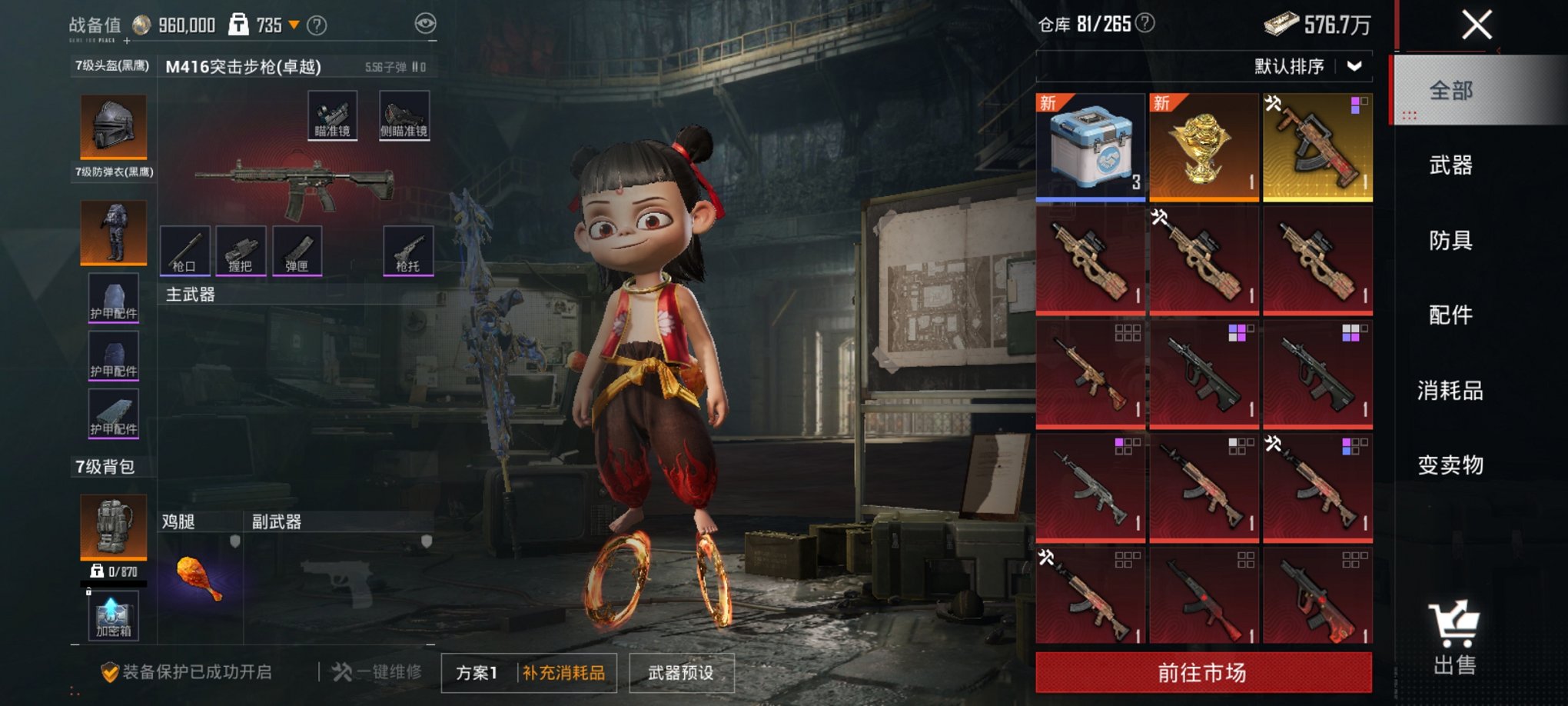The image size is (1568, 706).
Task: Select the level 7 helmet slot
Action: coord(113,127)
